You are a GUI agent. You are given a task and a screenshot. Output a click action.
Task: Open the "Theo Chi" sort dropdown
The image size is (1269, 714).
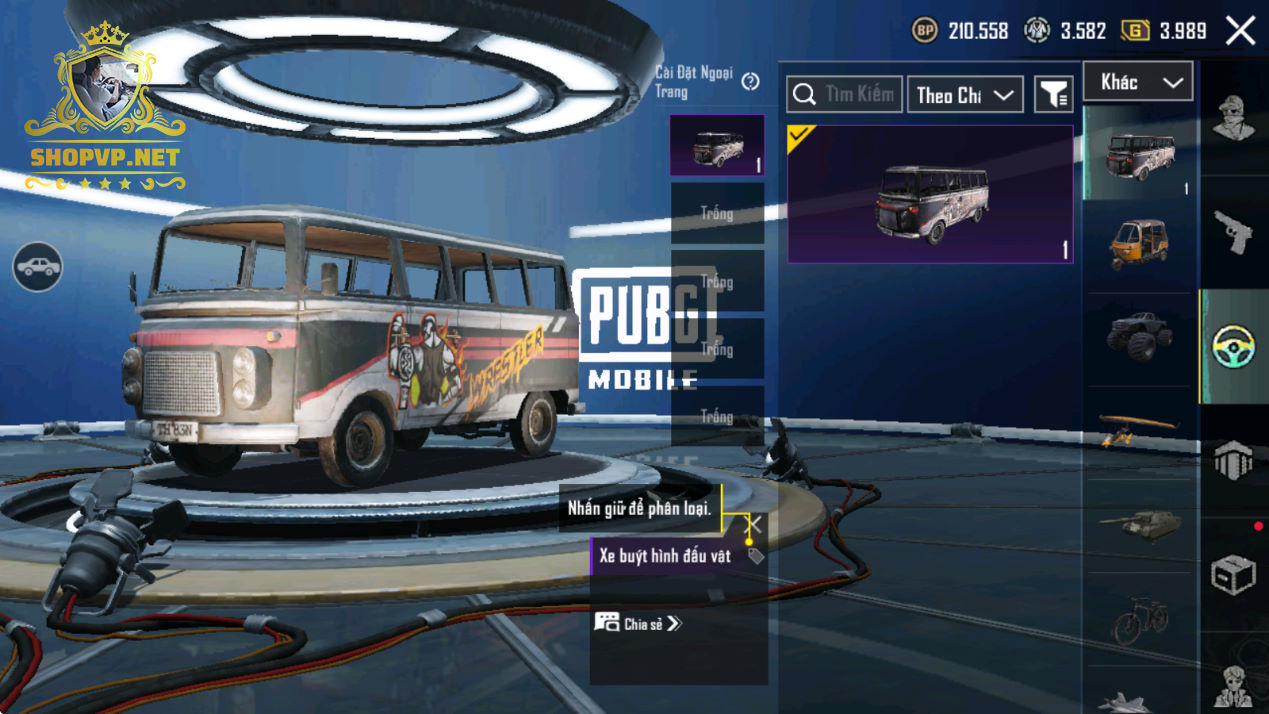pyautogui.click(x=964, y=95)
